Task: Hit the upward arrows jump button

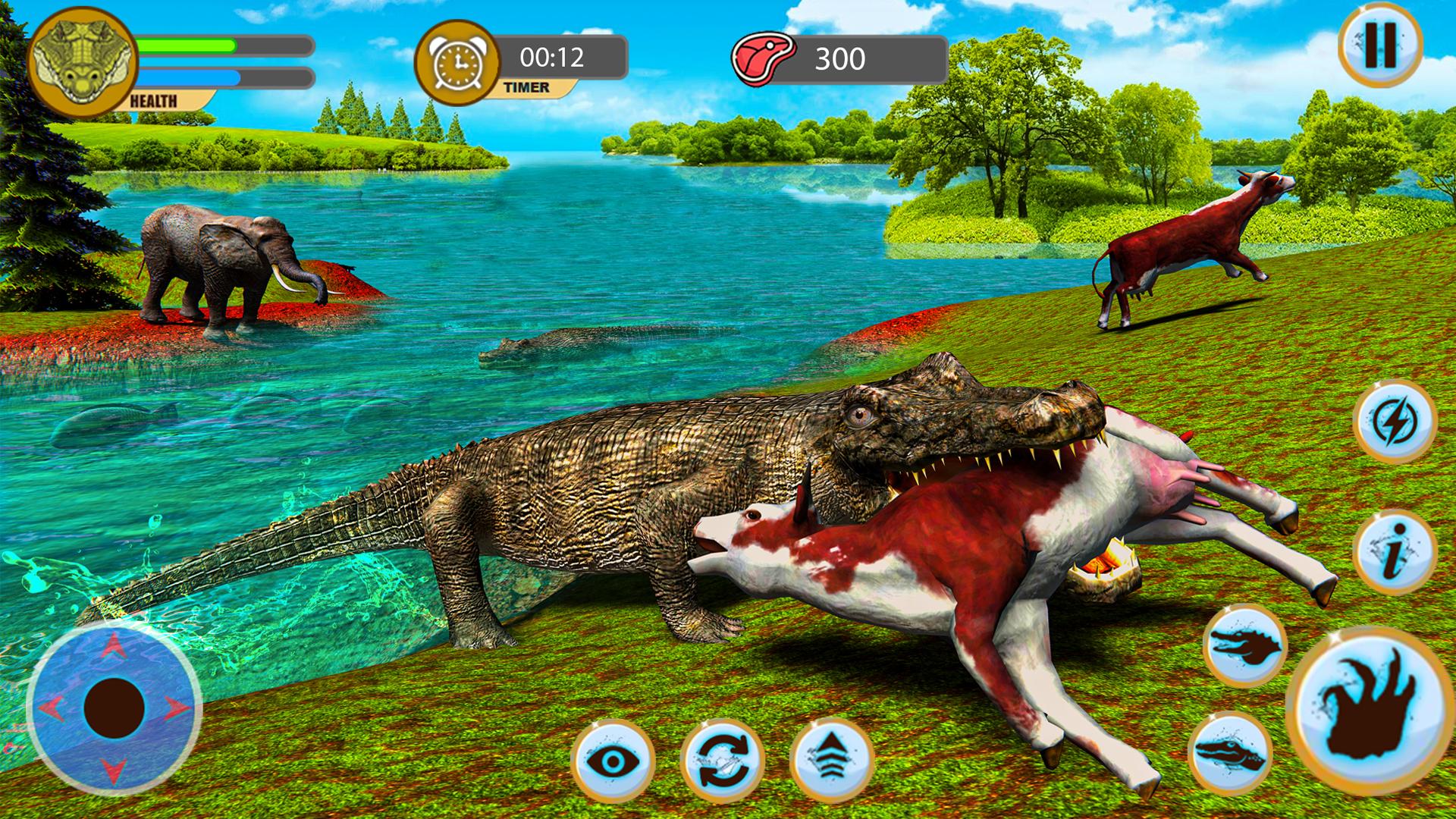Action: [x=831, y=761]
